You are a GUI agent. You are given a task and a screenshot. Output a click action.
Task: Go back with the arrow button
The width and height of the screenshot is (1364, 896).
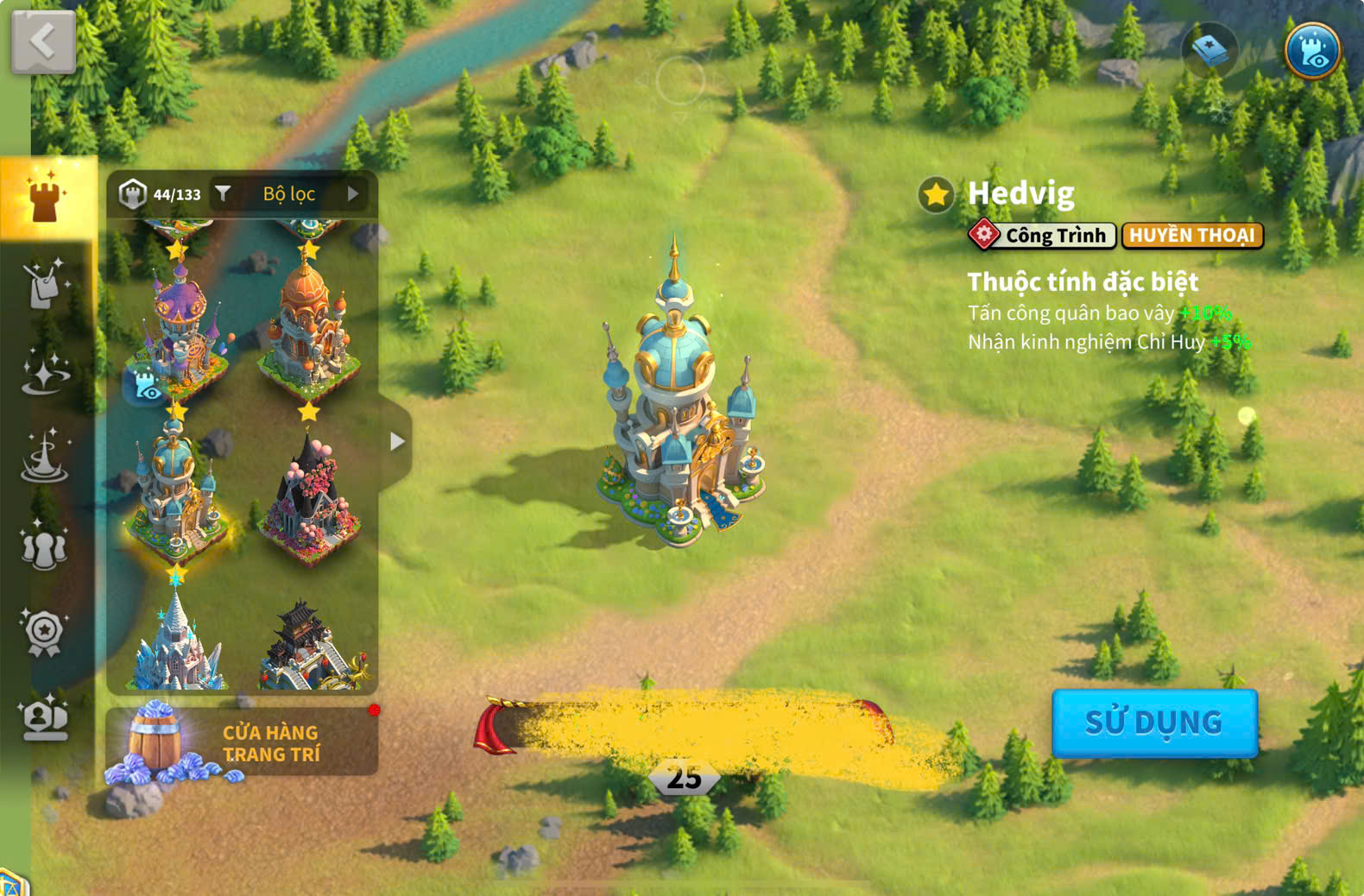pyautogui.click(x=43, y=41)
